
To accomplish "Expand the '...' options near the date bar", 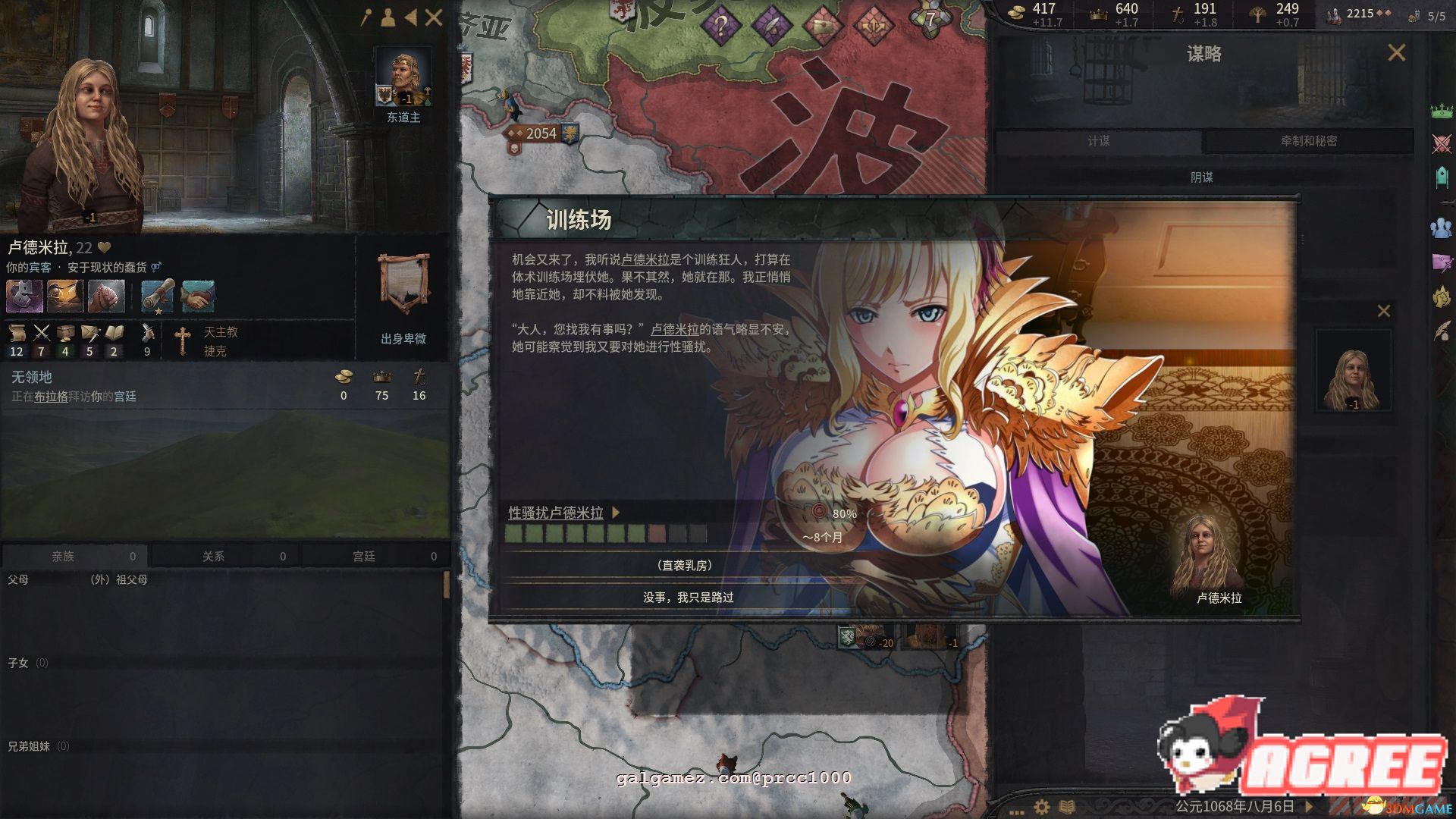I will (1015, 812).
